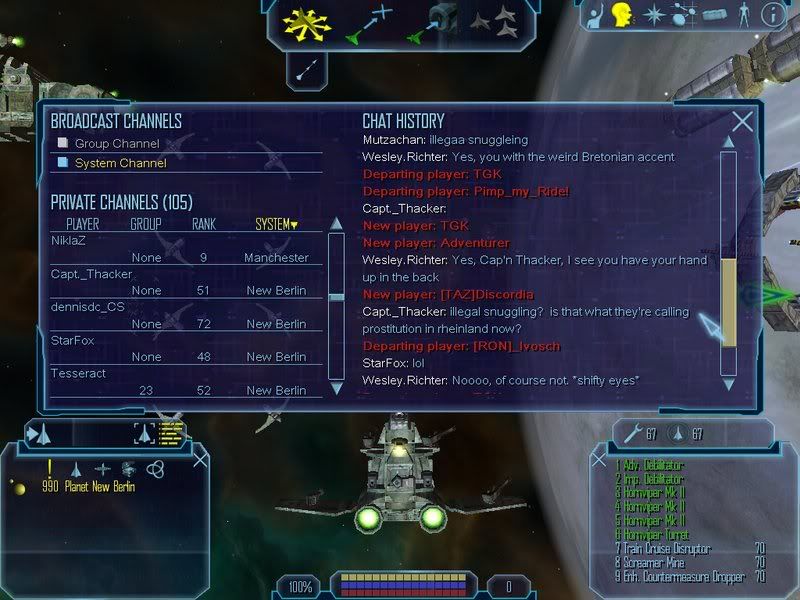Open the nav map compass star icon
This screenshot has width=800, height=600.
653,15
